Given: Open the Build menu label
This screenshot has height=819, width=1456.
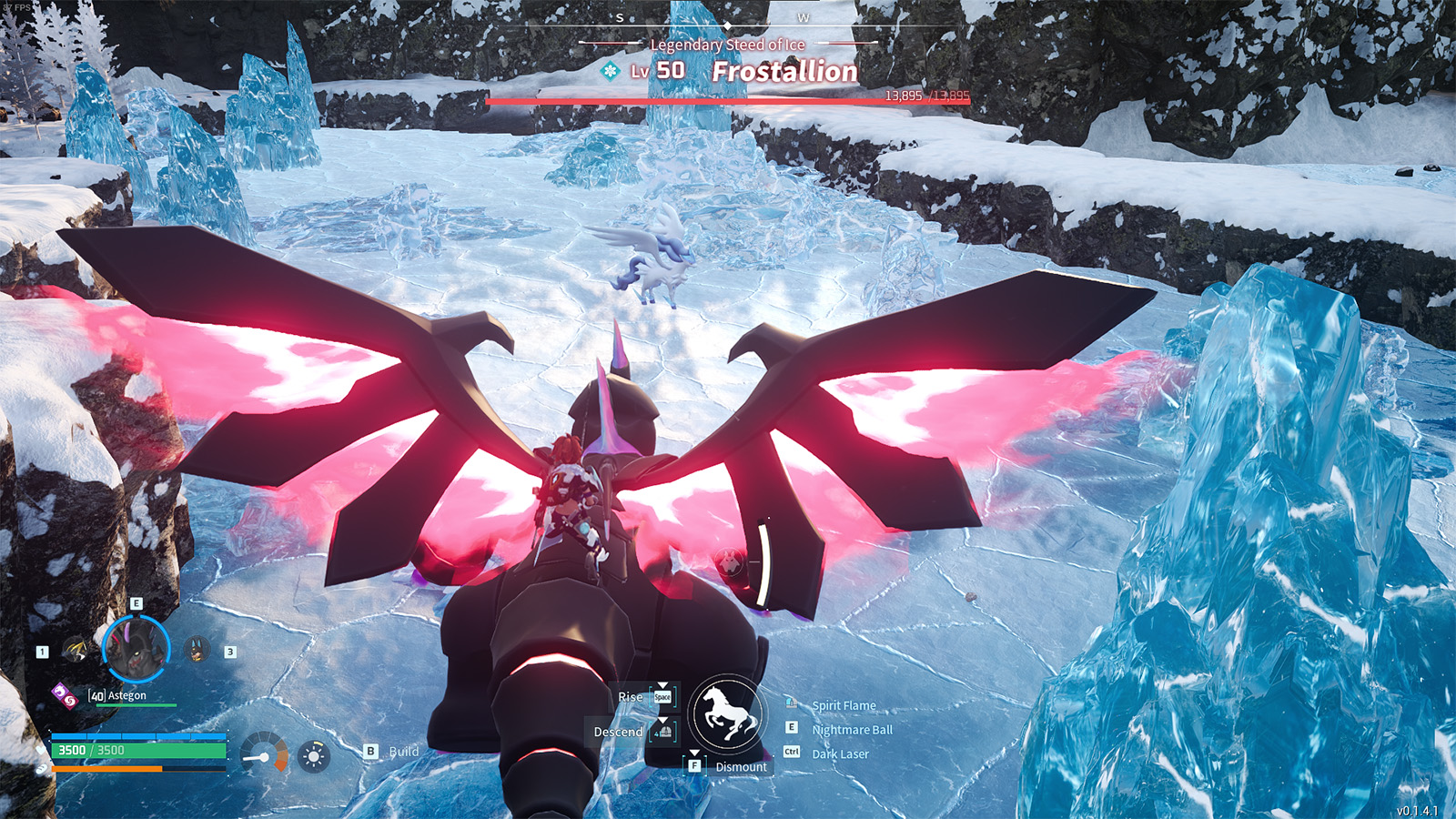Looking at the screenshot, I should click(403, 752).
